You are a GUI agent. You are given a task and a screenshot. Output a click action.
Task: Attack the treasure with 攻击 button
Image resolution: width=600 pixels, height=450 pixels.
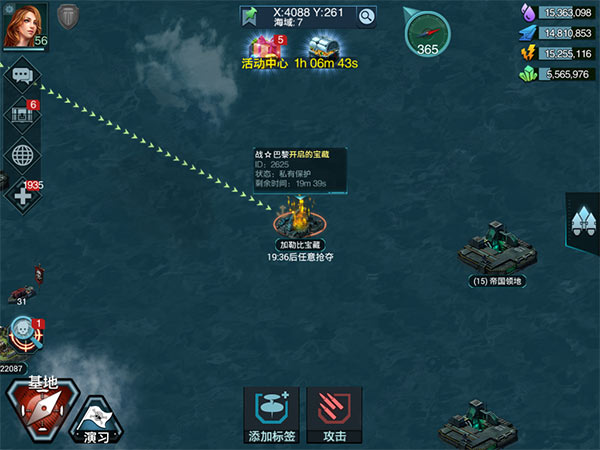[334, 415]
